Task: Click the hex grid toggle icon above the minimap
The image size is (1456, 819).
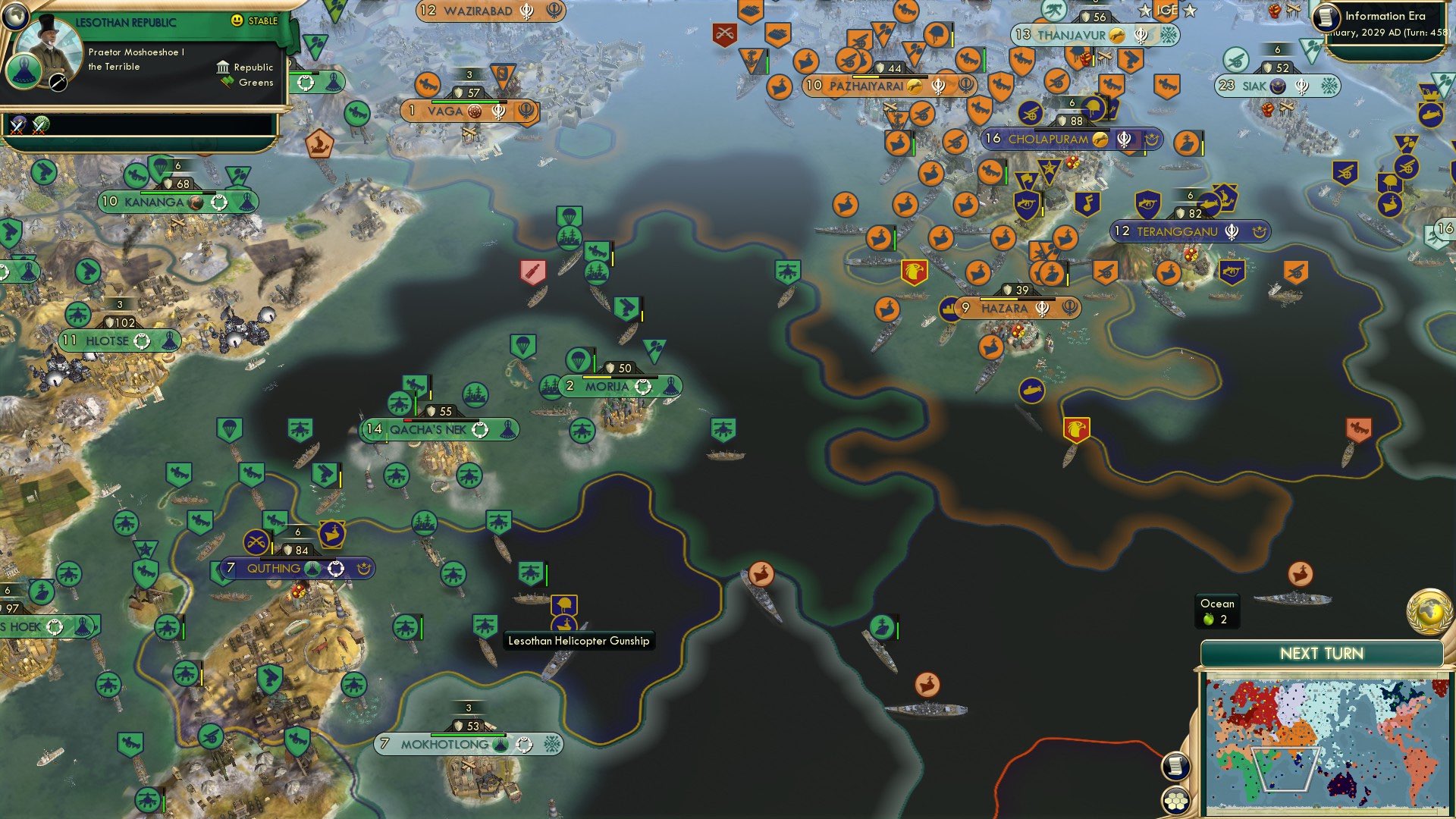Action: tap(1175, 800)
